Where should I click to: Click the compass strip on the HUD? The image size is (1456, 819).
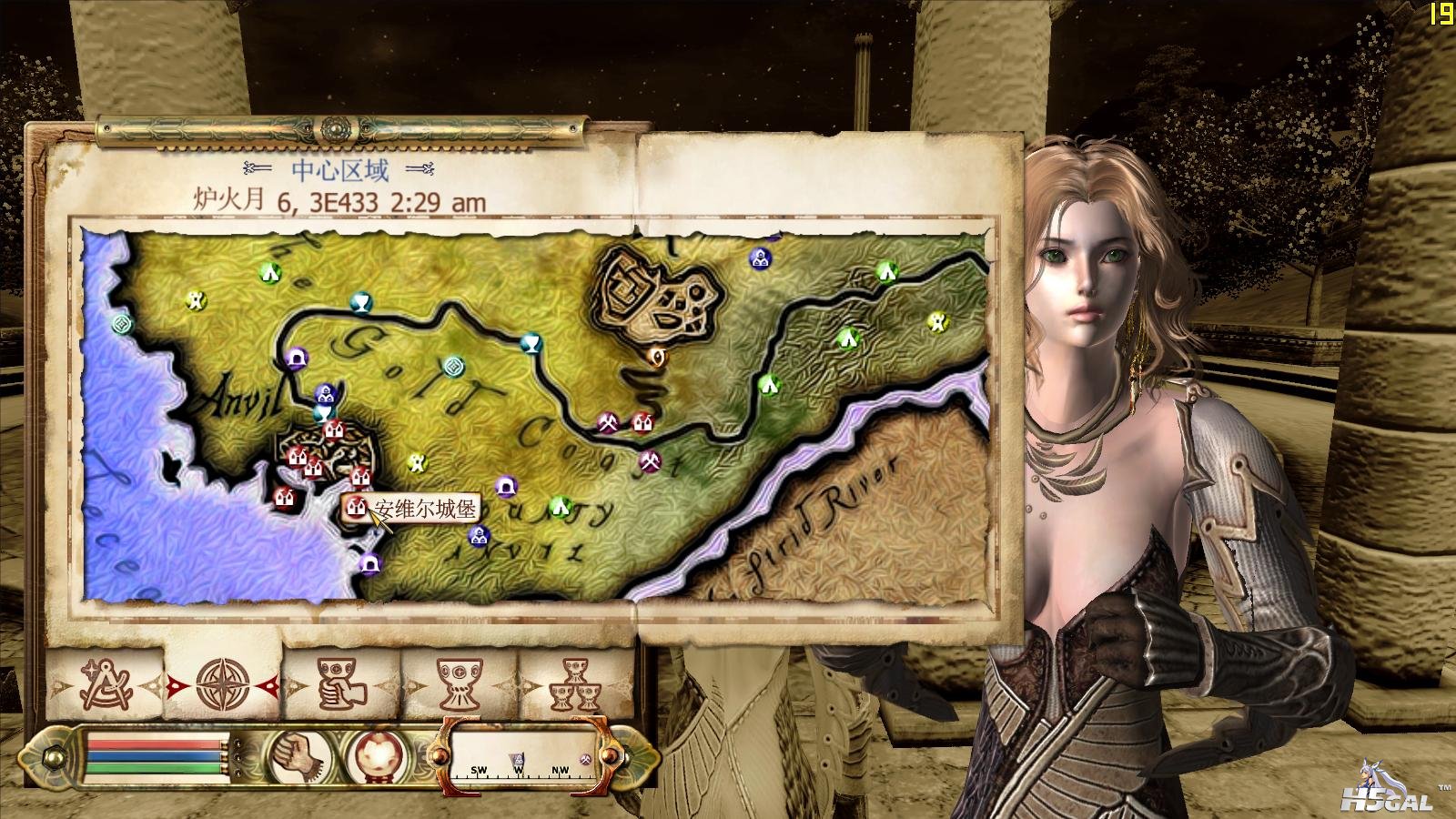click(523, 757)
